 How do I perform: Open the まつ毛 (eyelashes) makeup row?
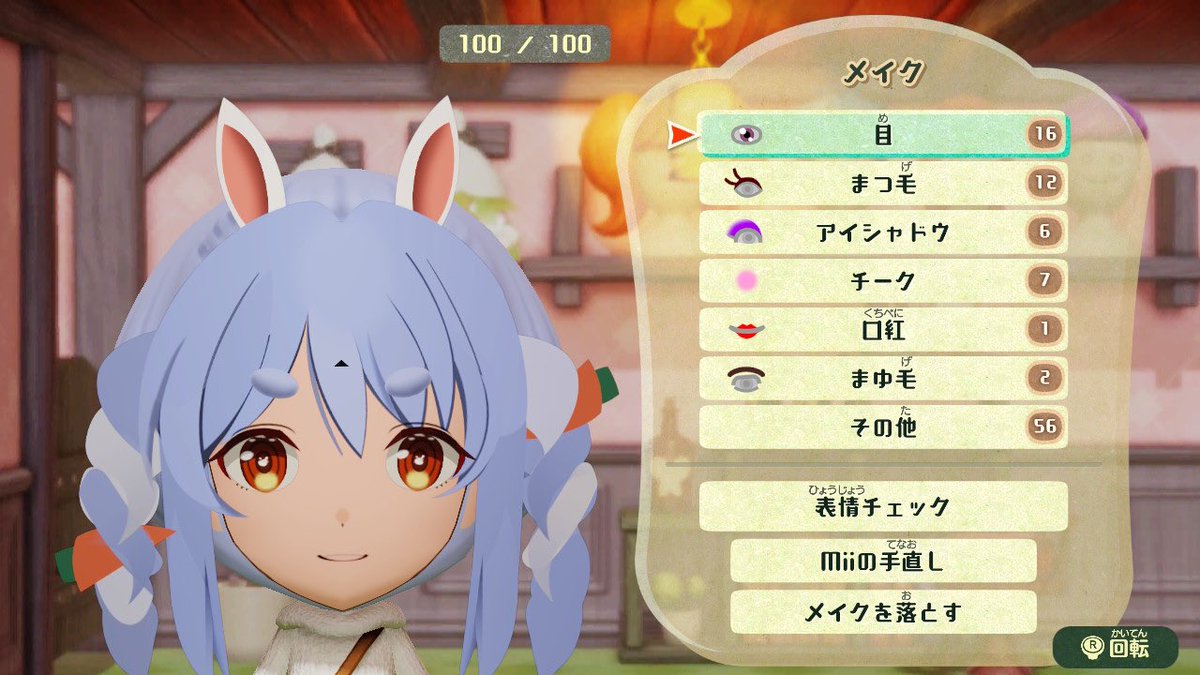[x=883, y=184]
